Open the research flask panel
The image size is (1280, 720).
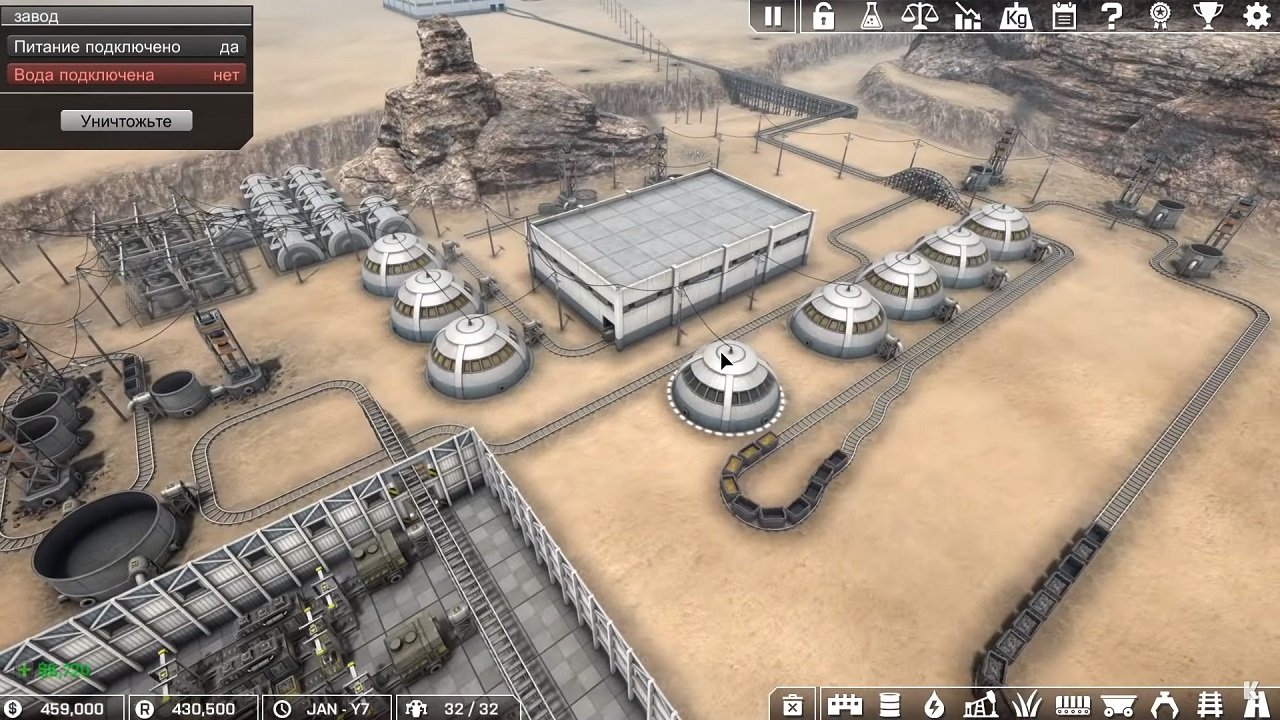870,16
